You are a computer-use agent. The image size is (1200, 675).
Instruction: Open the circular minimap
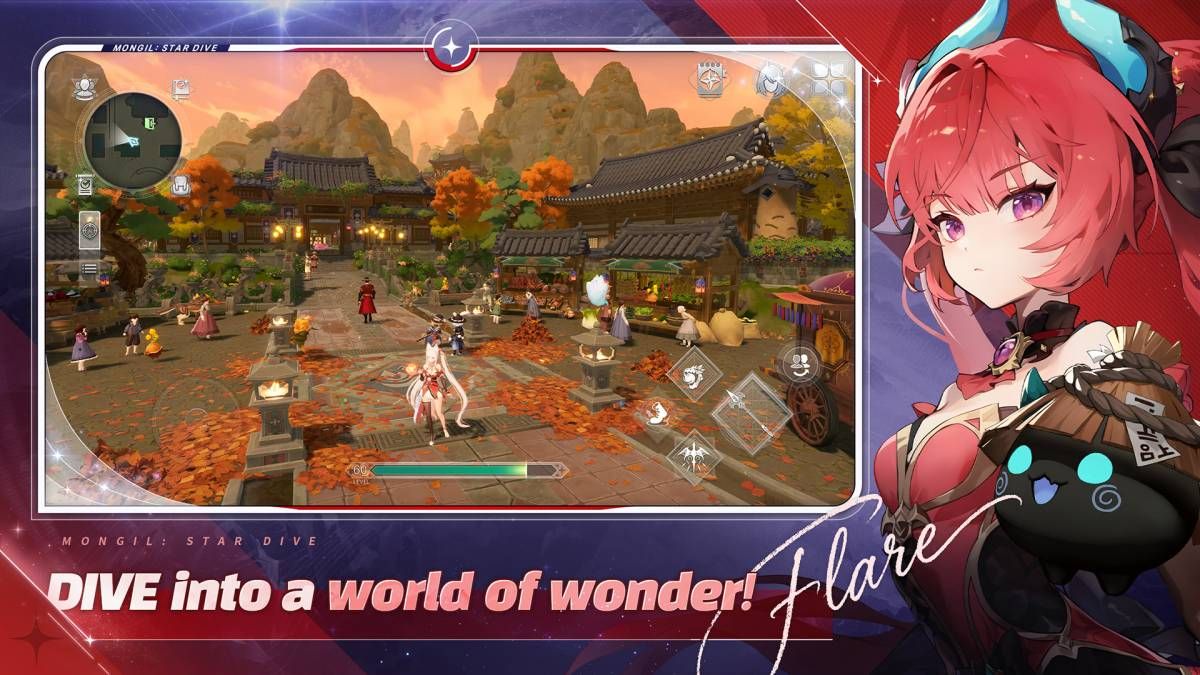131,140
